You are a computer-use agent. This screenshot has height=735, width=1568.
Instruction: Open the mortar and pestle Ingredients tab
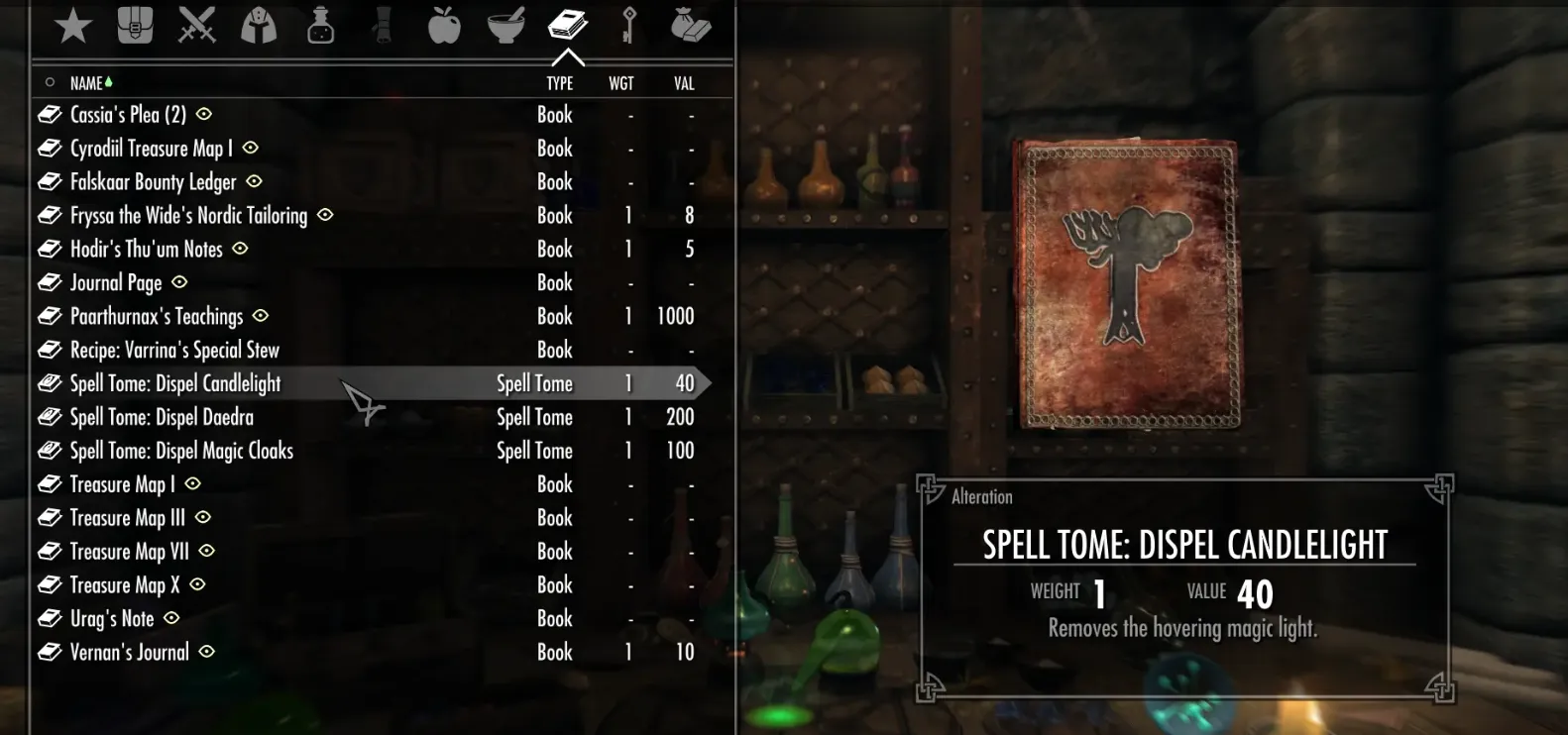505,26
